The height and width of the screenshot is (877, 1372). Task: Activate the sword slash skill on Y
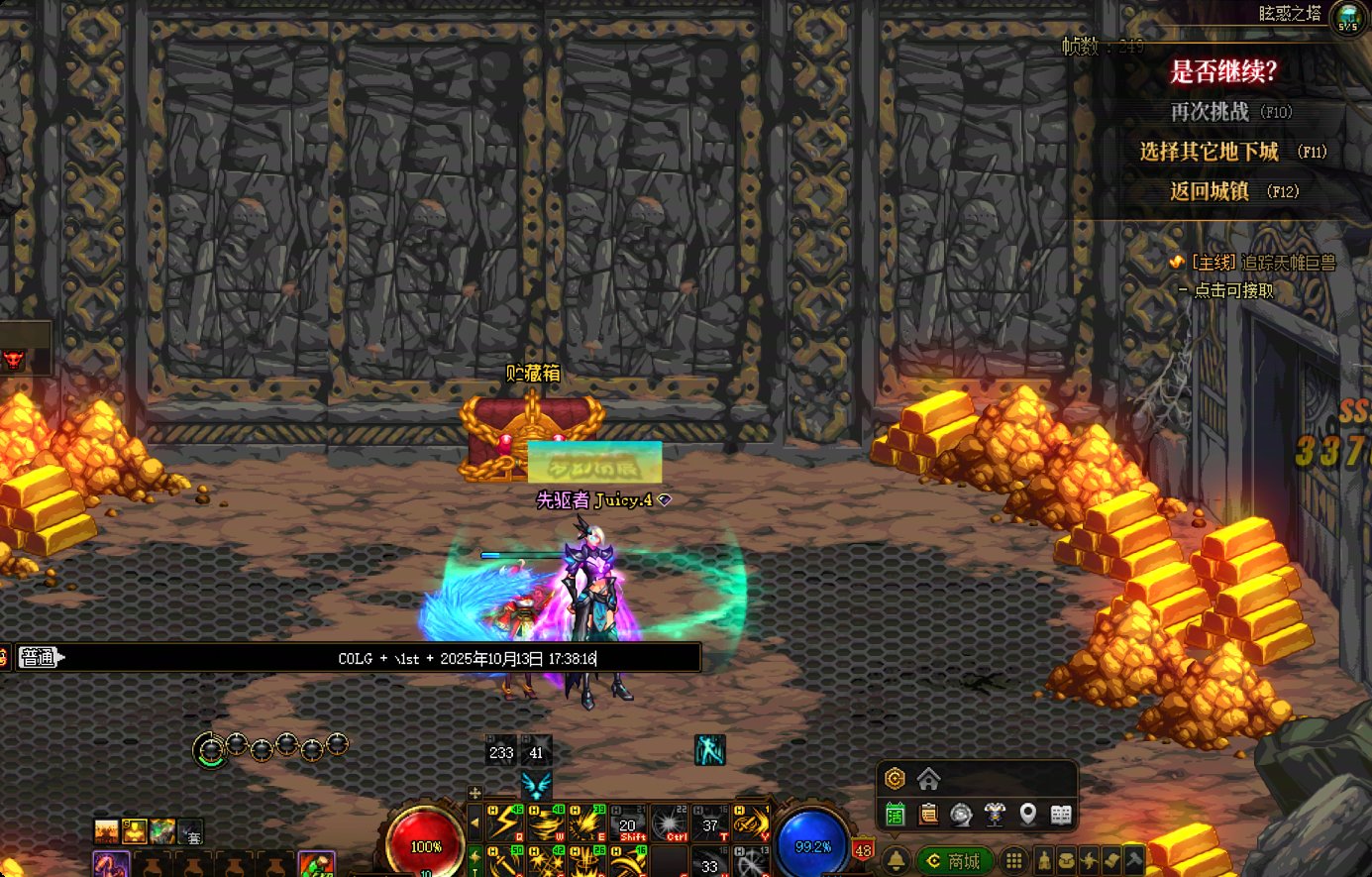click(751, 823)
